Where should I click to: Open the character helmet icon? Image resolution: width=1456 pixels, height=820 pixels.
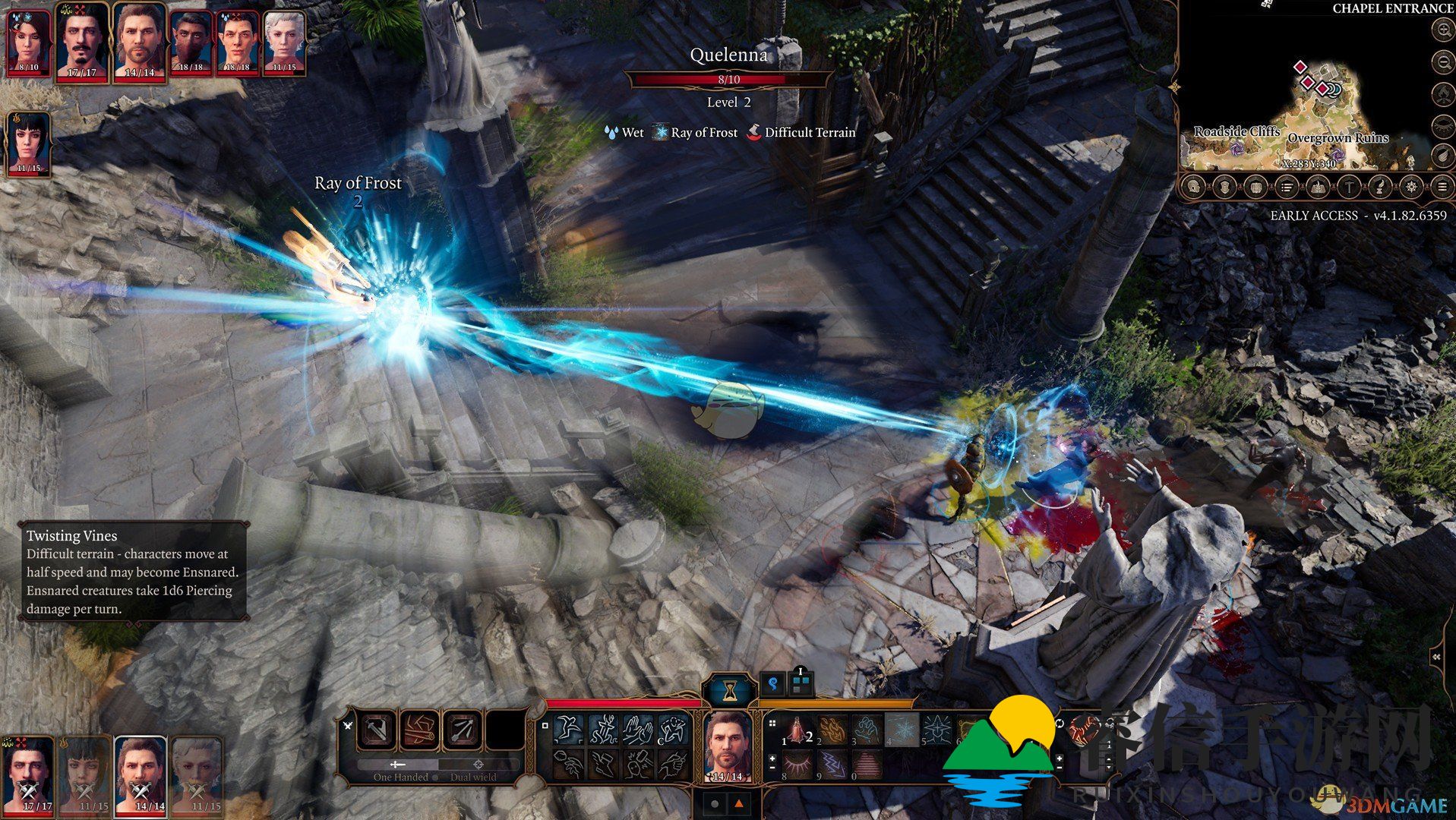(x=1193, y=186)
